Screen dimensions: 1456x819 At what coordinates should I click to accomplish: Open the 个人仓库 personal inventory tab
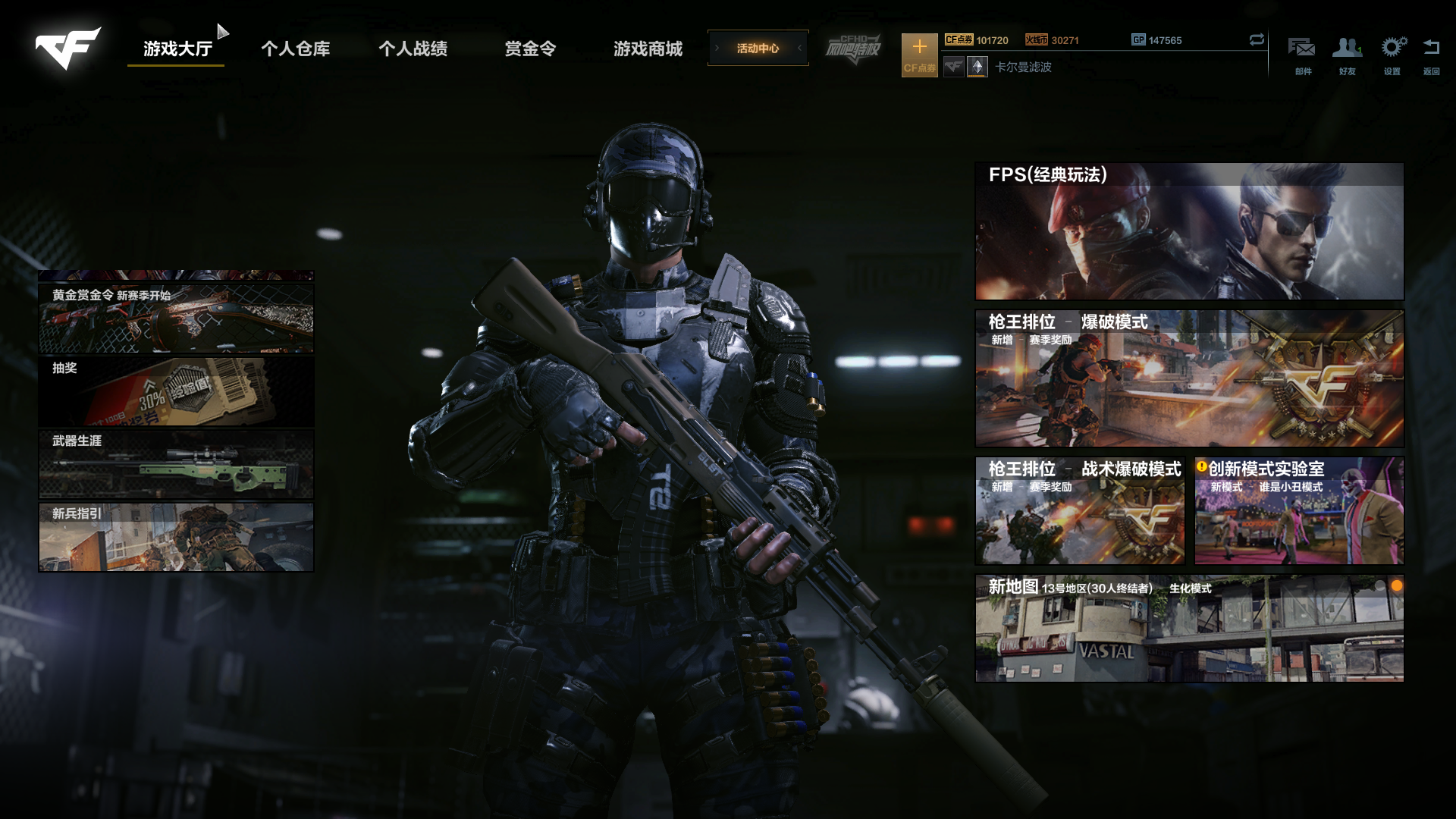(295, 49)
